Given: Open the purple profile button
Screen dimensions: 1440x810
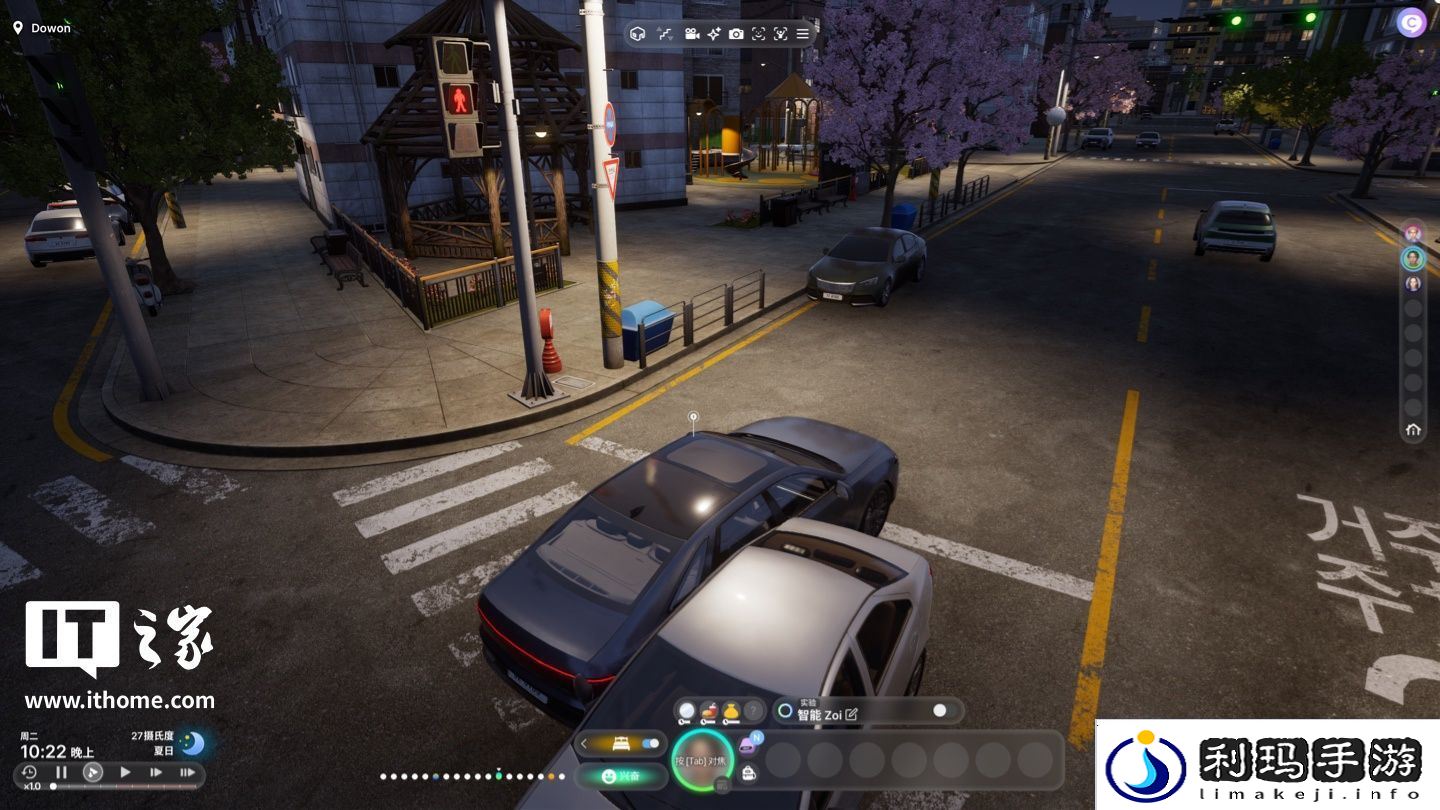Looking at the screenshot, I should pos(1411,22).
